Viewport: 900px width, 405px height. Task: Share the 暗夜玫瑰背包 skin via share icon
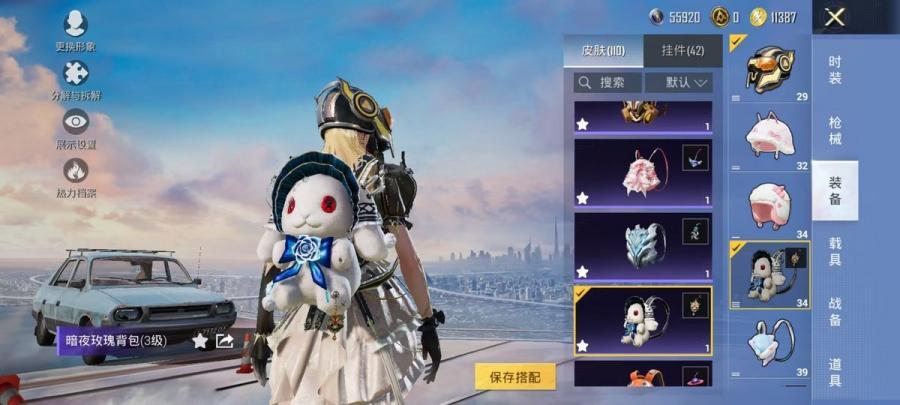pyautogui.click(x=225, y=341)
